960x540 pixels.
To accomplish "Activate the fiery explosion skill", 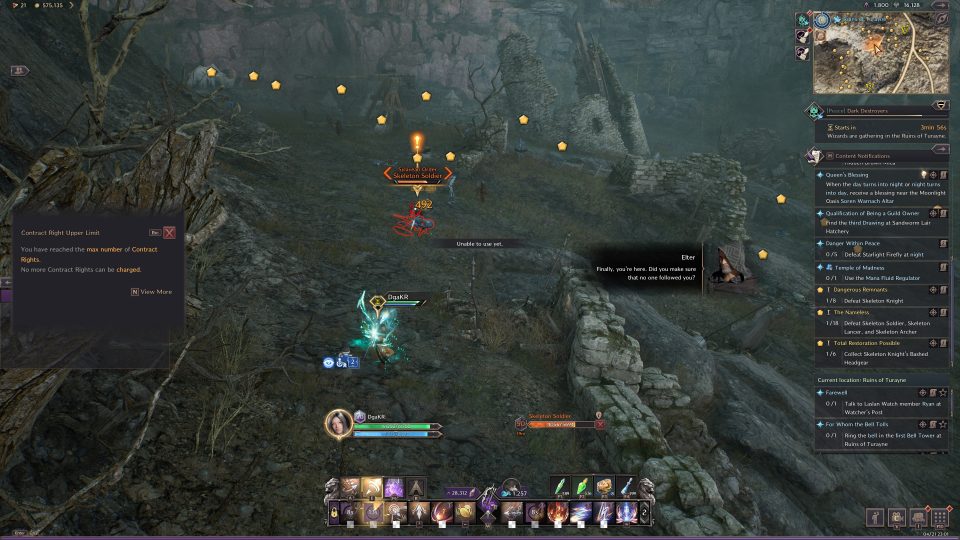I will point(559,513).
